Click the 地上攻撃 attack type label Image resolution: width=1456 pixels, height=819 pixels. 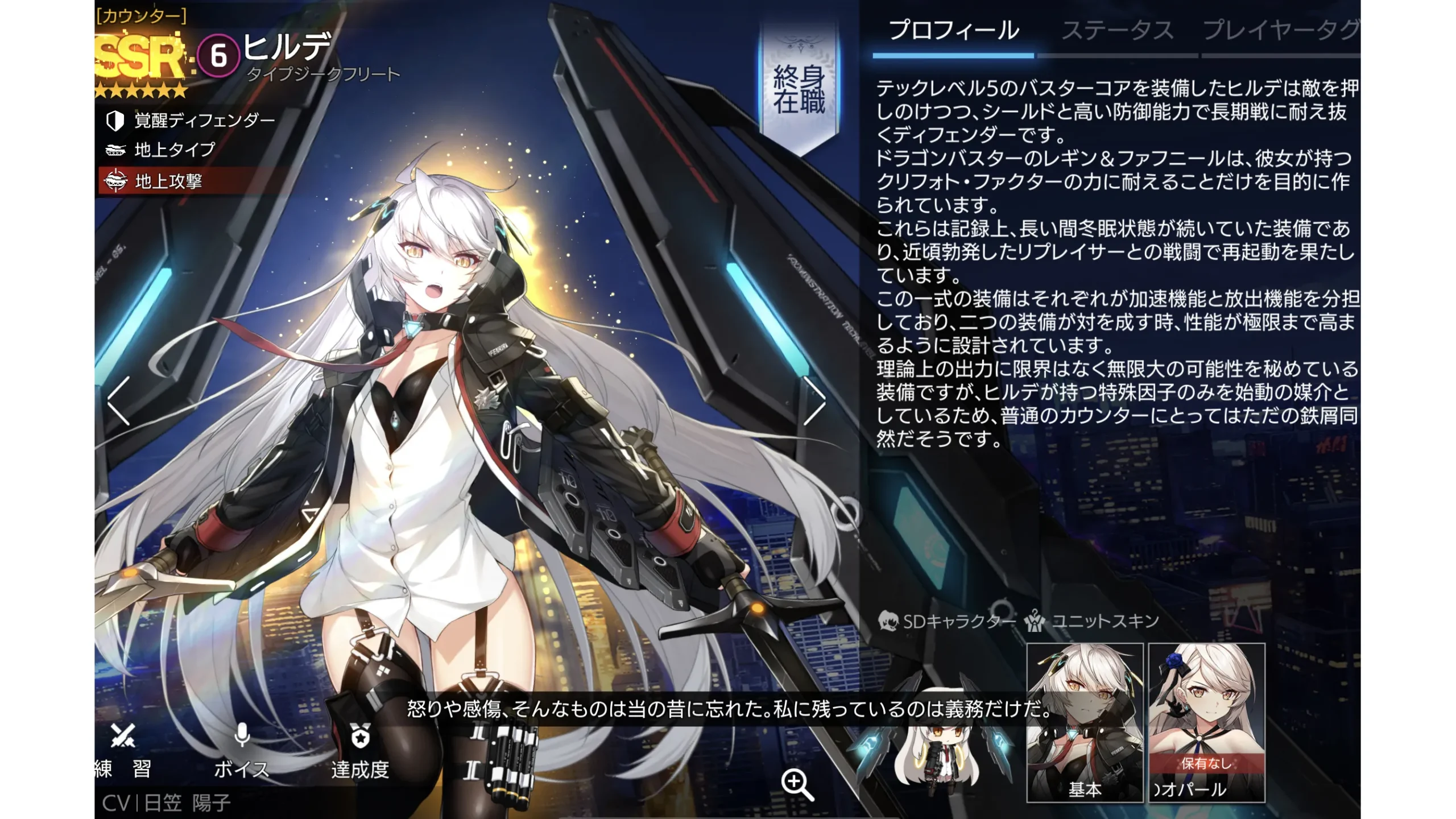[x=168, y=181]
